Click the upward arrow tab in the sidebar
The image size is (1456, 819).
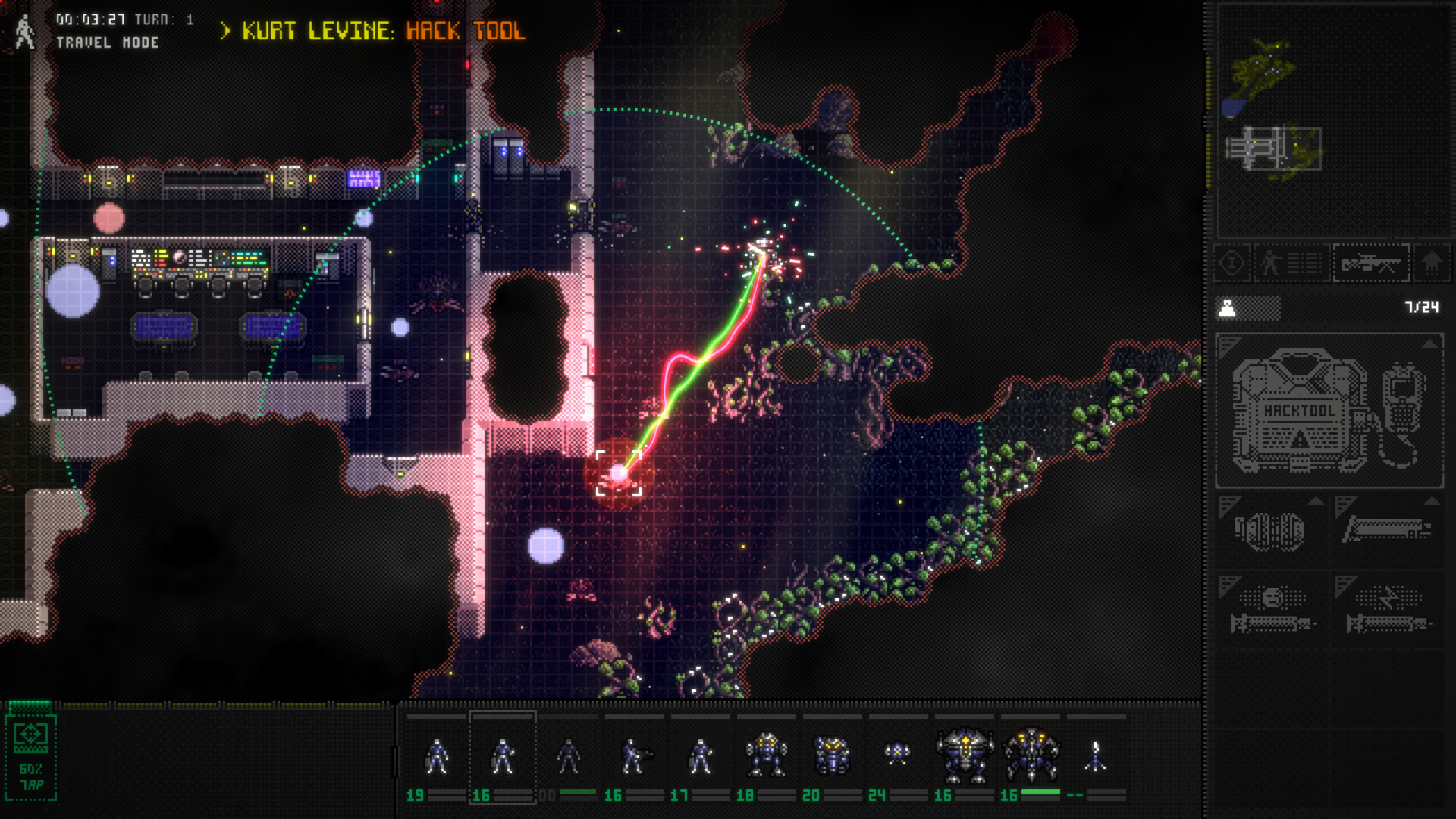pos(1432,264)
